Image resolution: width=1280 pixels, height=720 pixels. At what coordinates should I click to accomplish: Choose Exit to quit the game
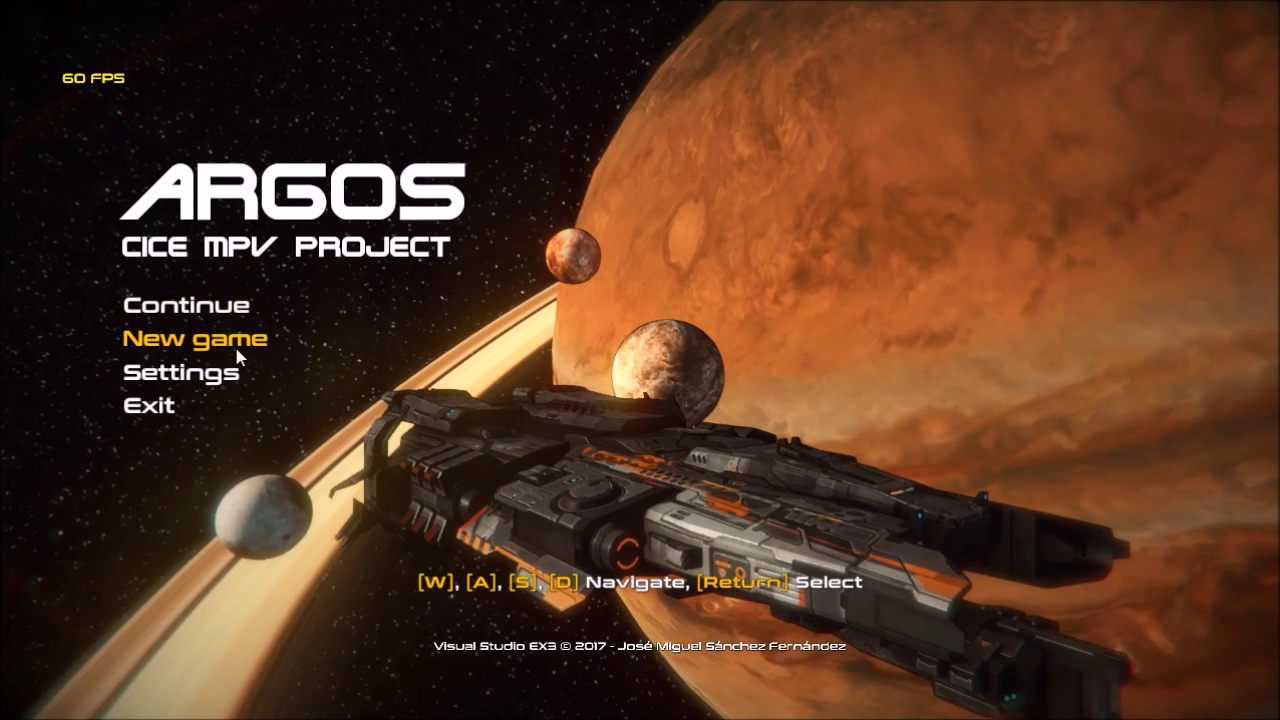point(149,405)
